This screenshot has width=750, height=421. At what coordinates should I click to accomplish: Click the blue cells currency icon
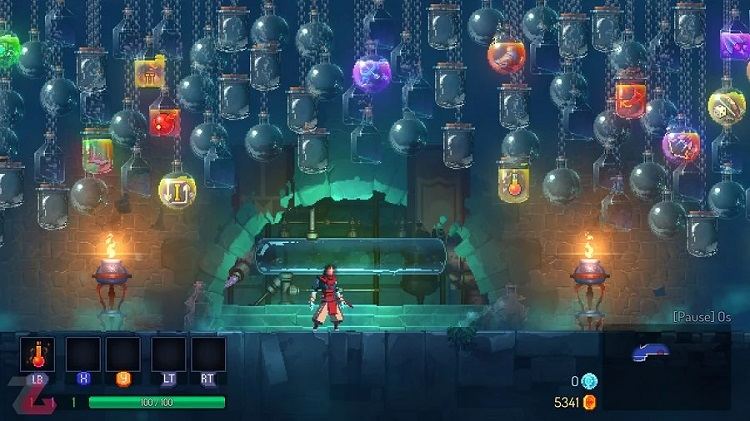point(589,381)
